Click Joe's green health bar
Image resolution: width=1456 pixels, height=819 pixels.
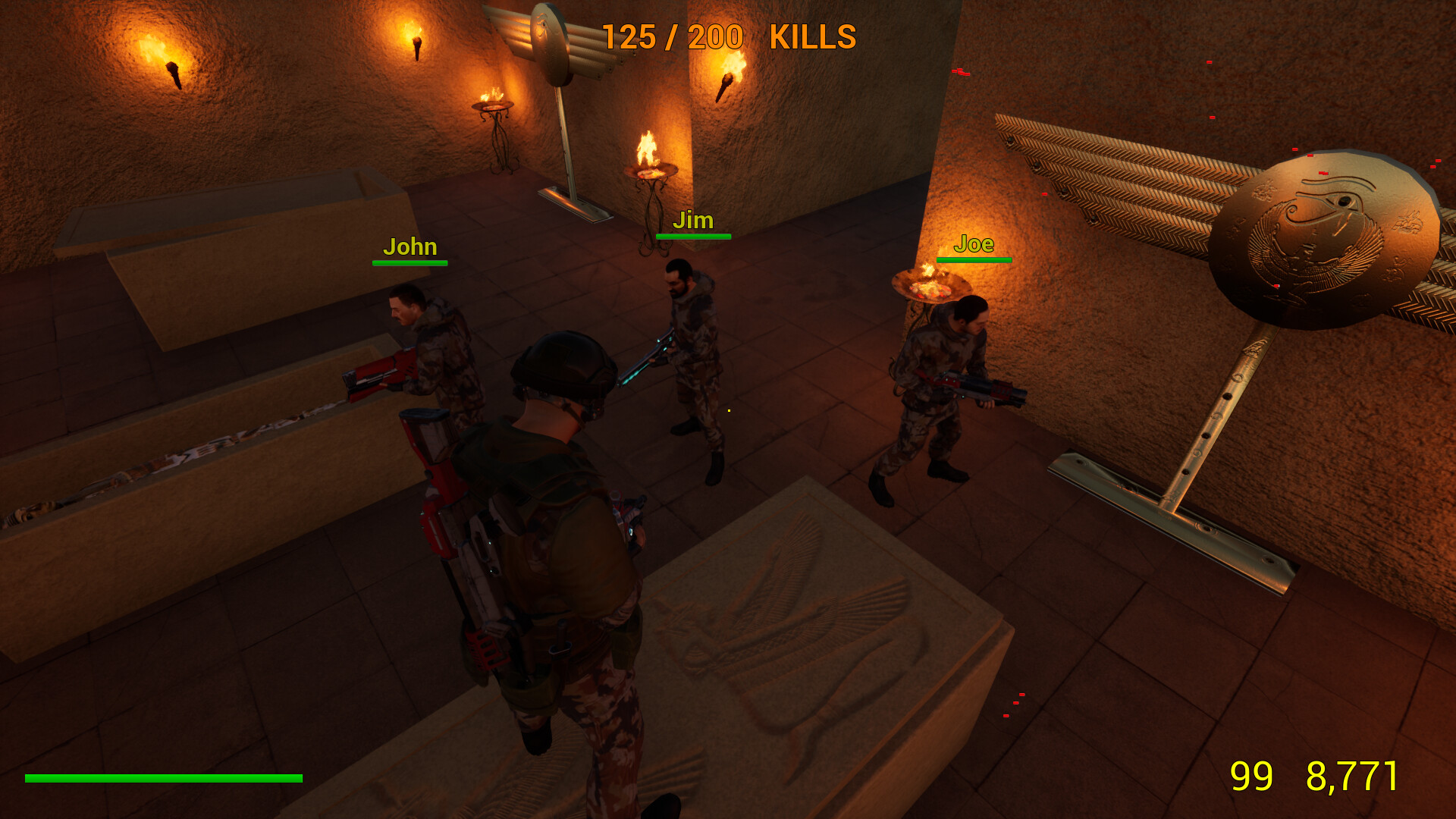[975, 260]
